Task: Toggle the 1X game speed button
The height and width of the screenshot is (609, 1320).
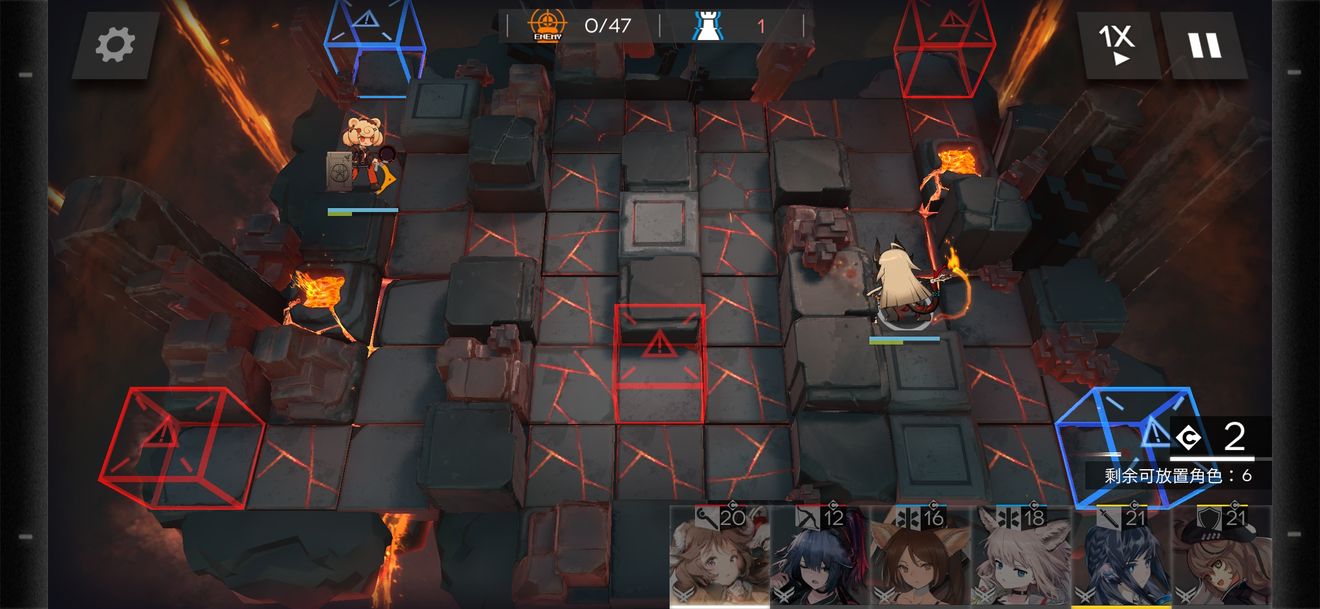Action: point(1117,45)
